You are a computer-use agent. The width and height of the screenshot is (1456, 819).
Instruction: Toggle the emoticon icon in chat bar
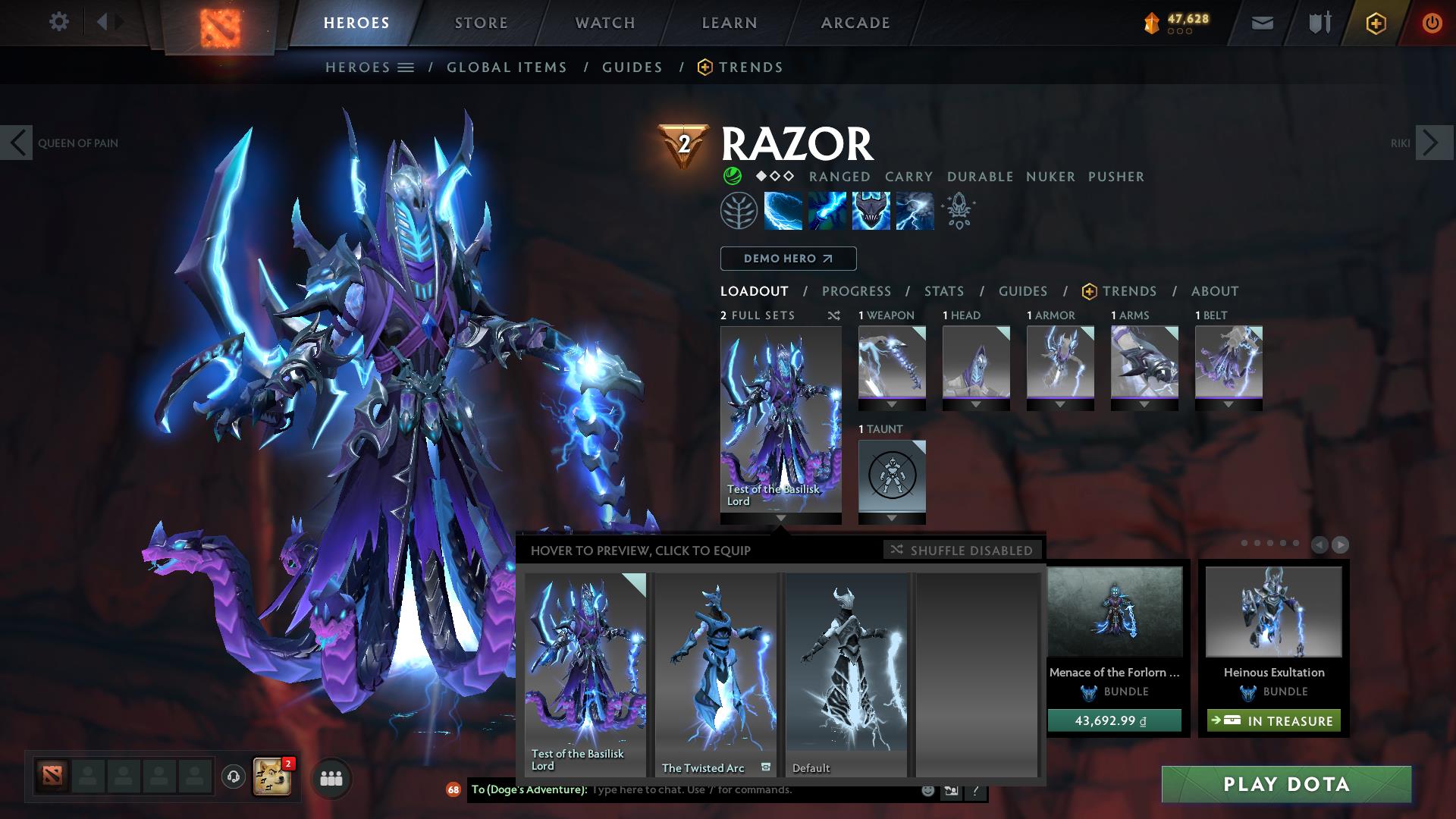pyautogui.click(x=927, y=789)
